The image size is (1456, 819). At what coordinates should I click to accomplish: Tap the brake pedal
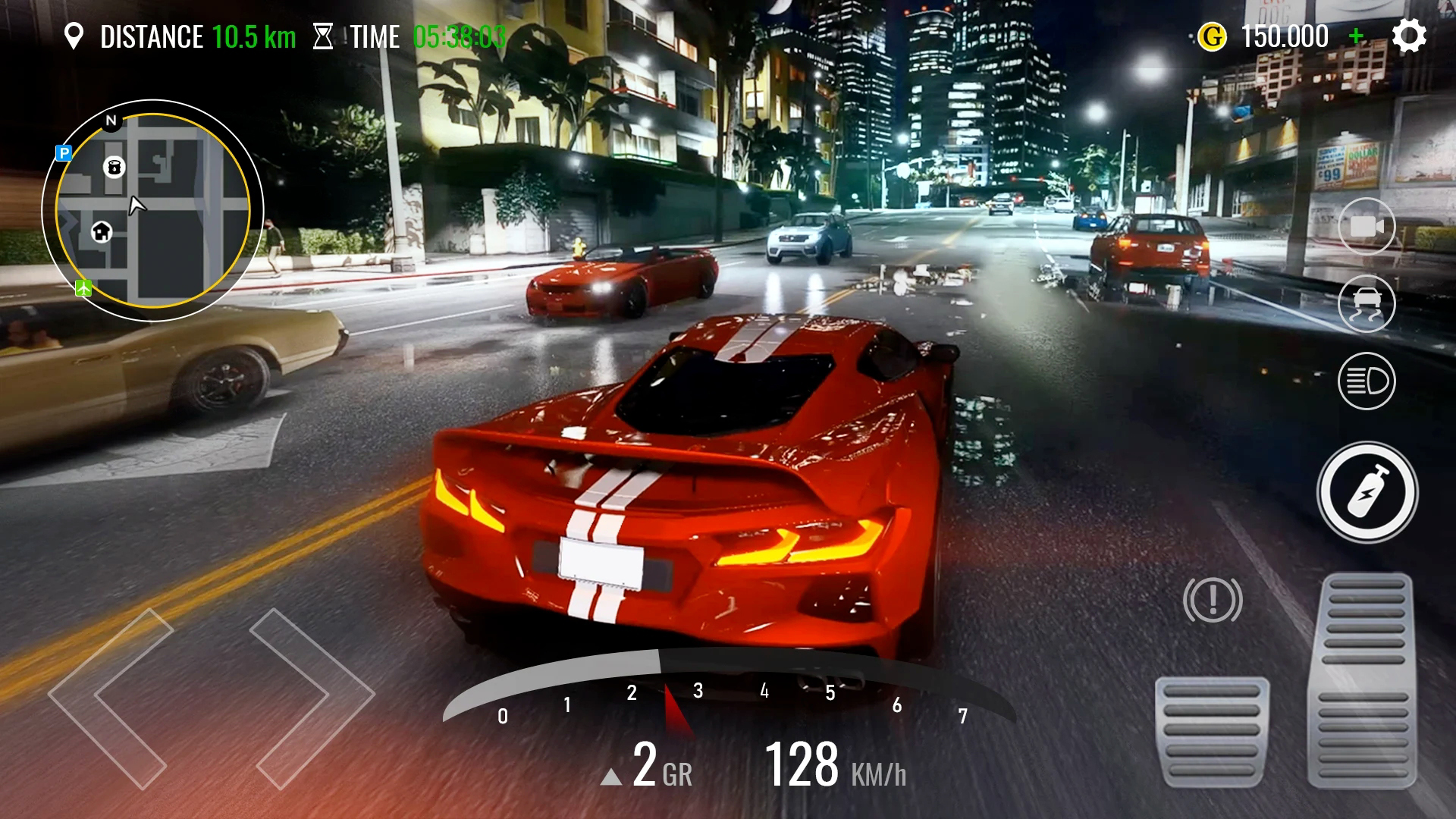1212,732
